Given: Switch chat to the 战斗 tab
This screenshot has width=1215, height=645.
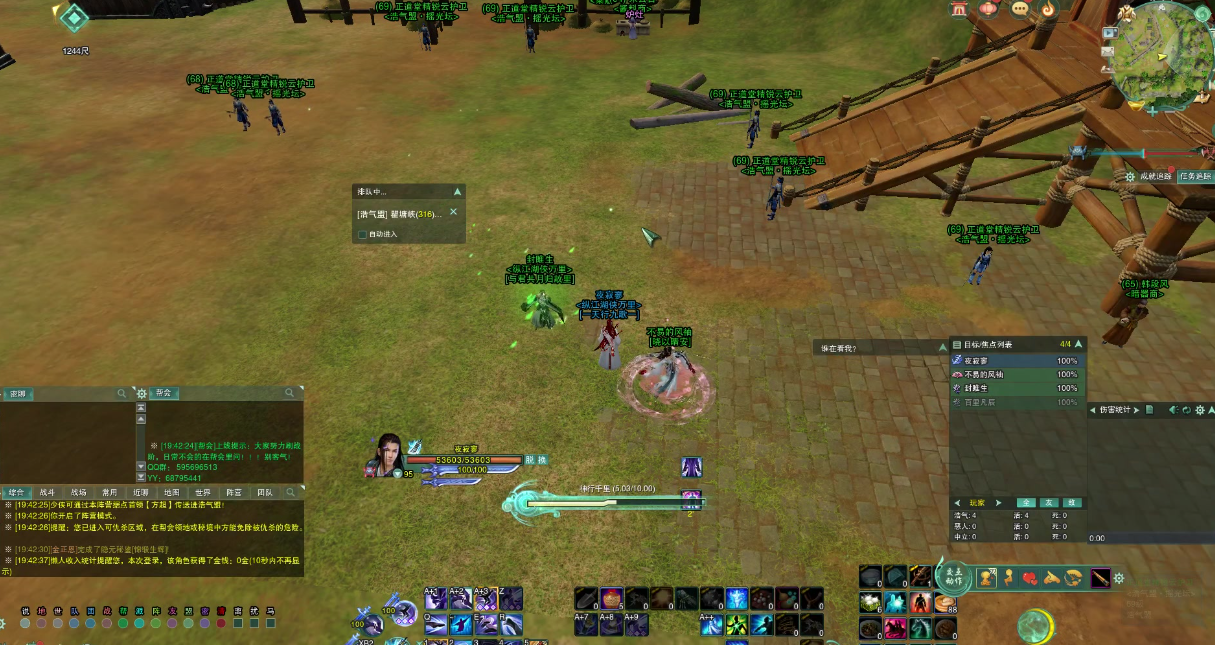Looking at the screenshot, I should (47, 493).
